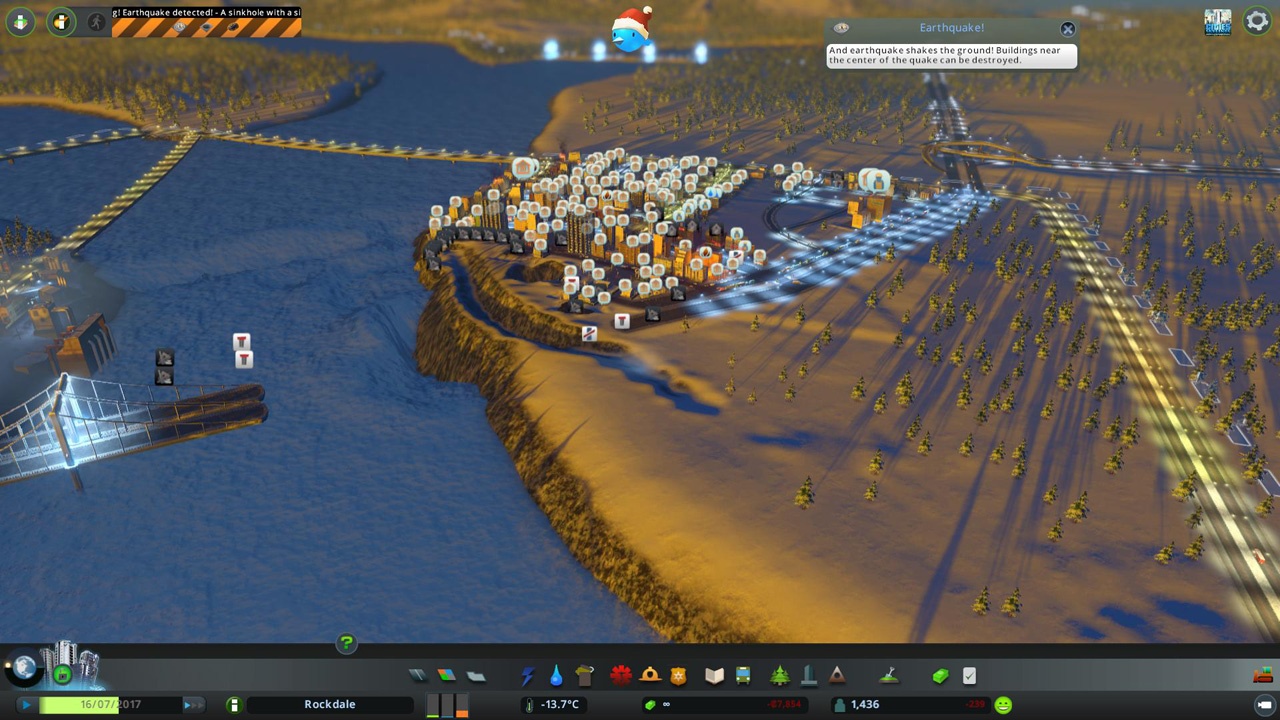Select the zoning tool
1280x720 pixels.
[x=447, y=676]
